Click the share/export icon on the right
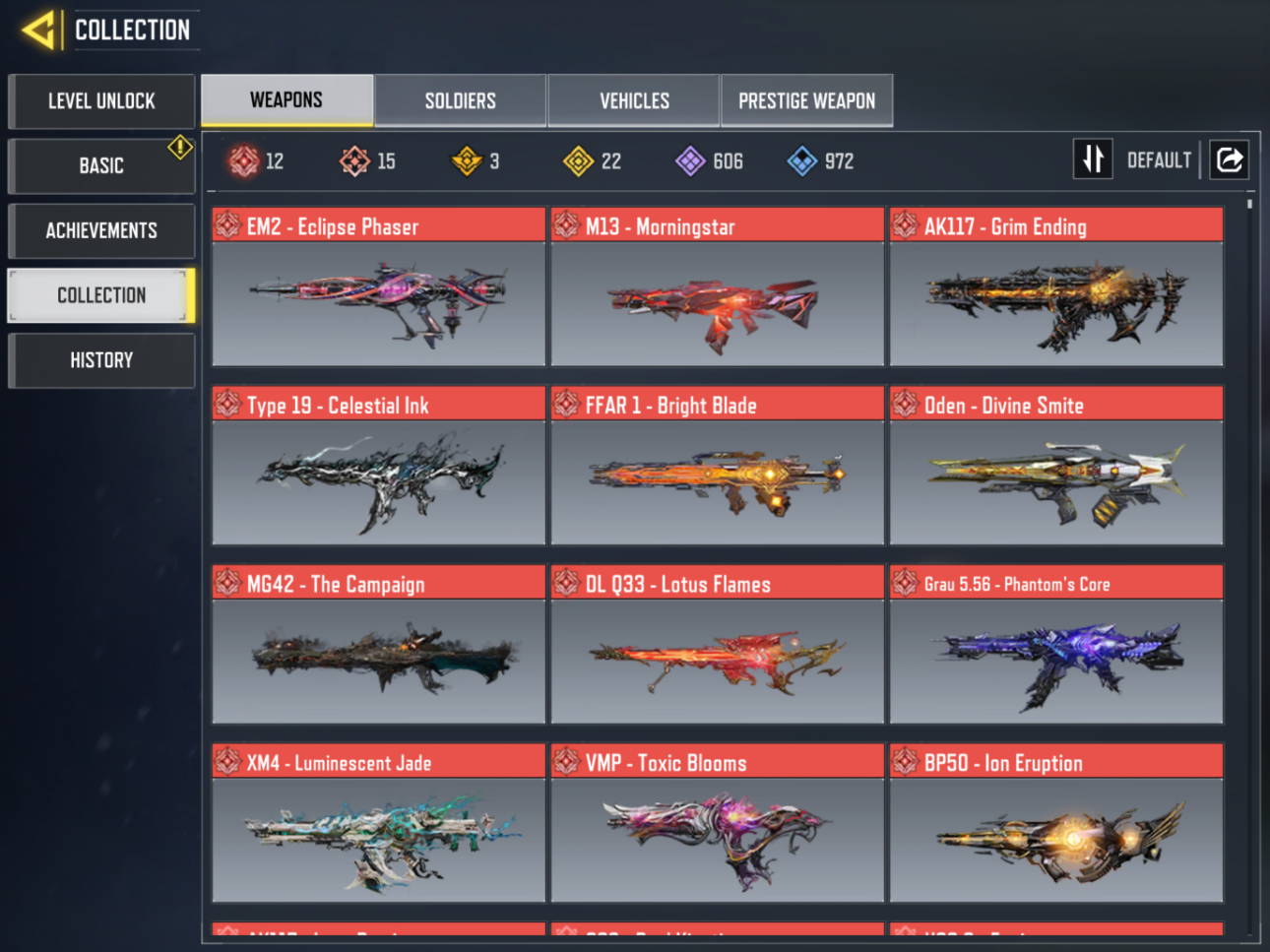The width and height of the screenshot is (1270, 952). [x=1229, y=159]
